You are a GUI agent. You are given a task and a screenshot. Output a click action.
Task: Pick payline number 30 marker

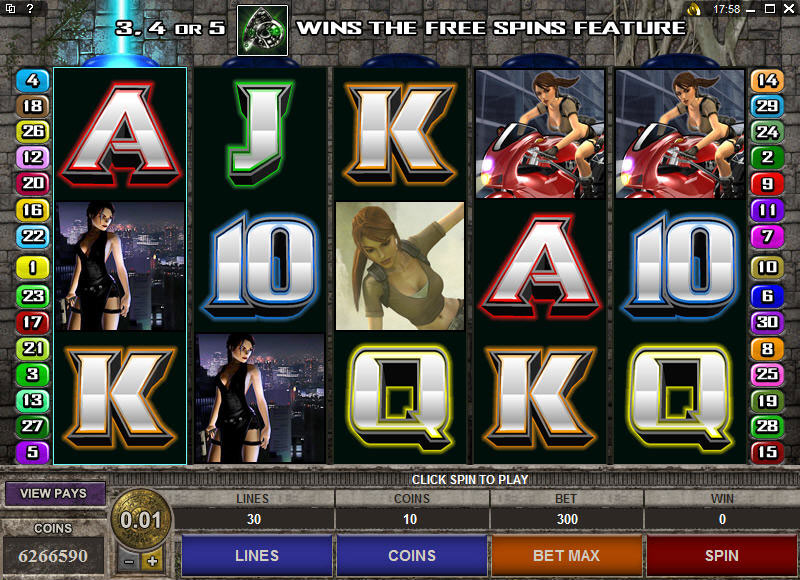[767, 322]
